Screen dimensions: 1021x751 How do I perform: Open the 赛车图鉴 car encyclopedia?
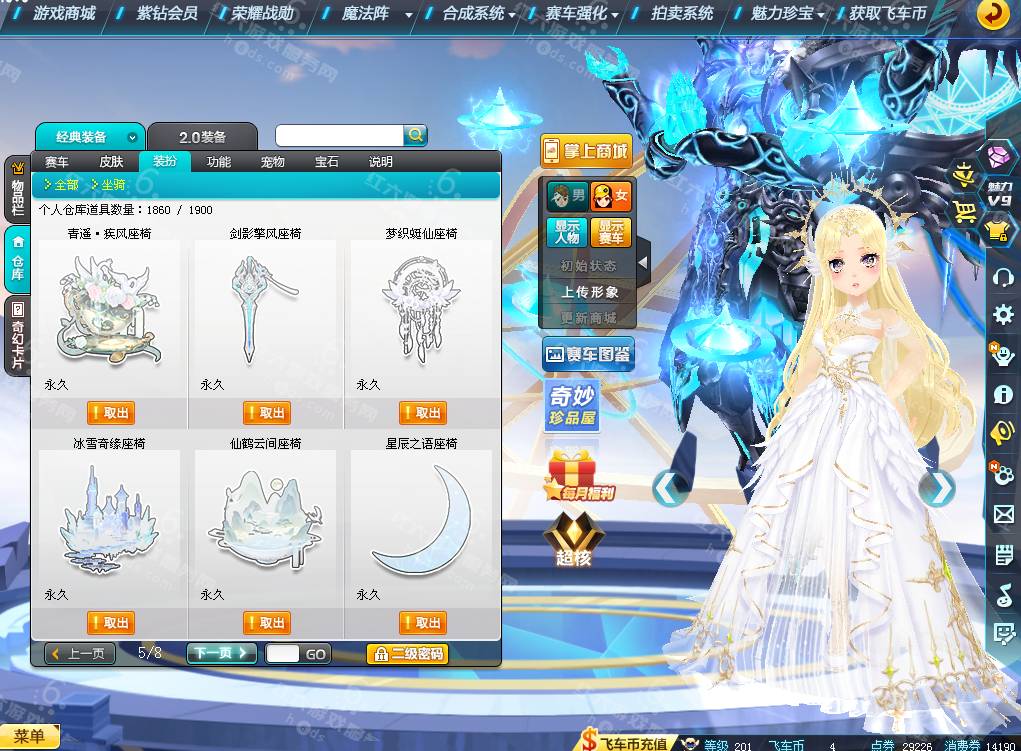[588, 354]
